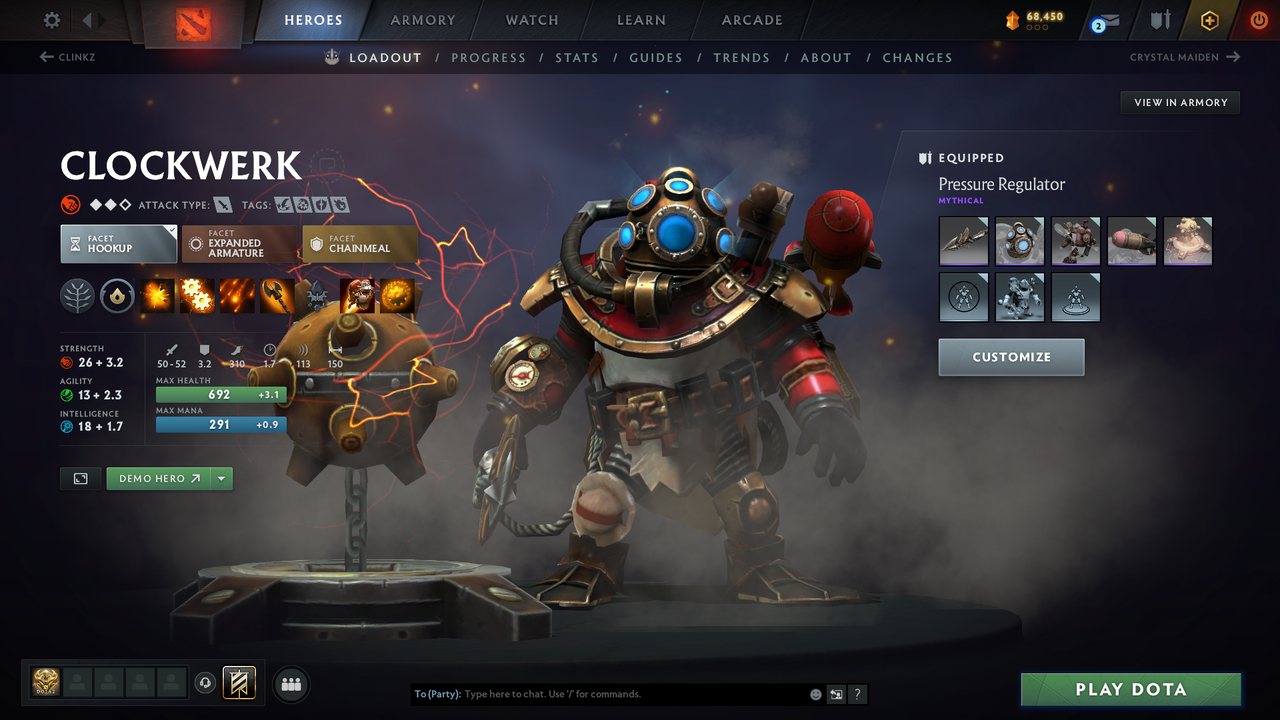Open the ARCADE menu
Viewport: 1280px width, 720px height.
751,20
